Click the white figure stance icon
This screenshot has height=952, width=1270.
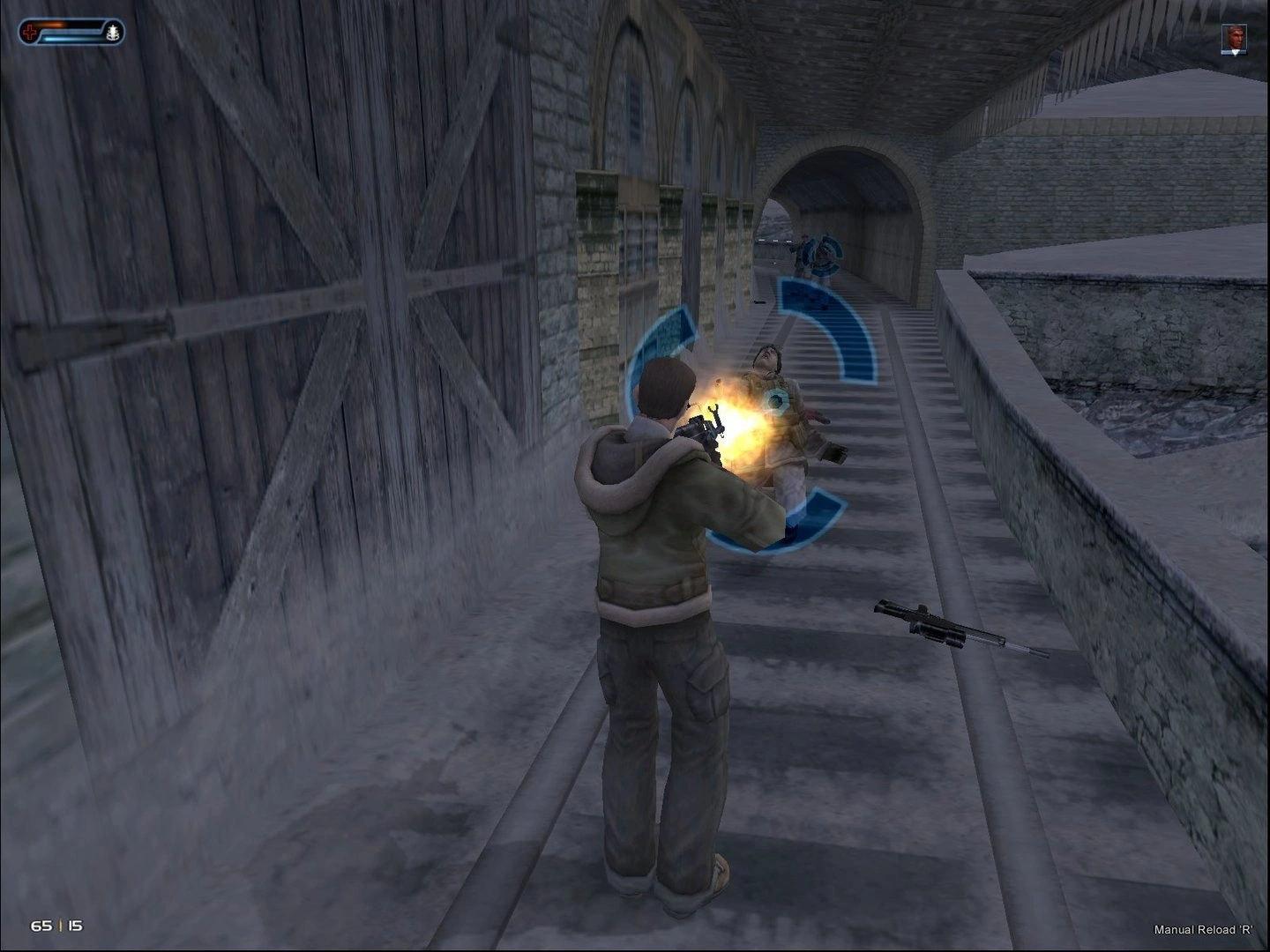[112, 33]
